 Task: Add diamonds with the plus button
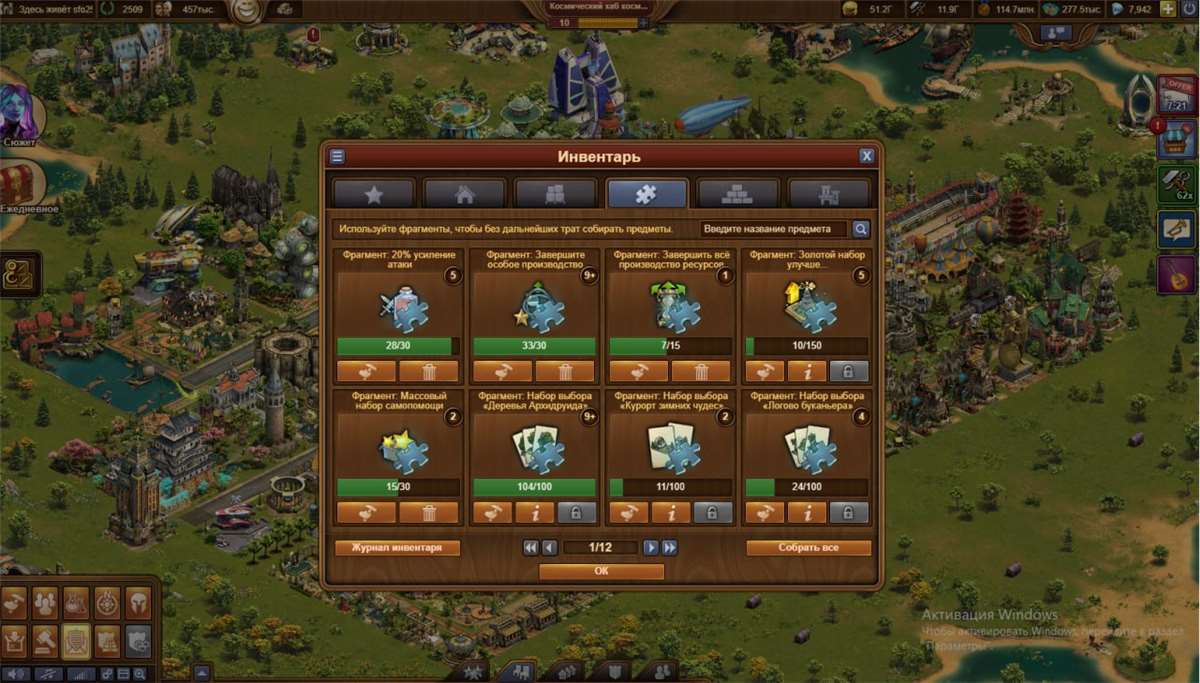tap(1167, 9)
